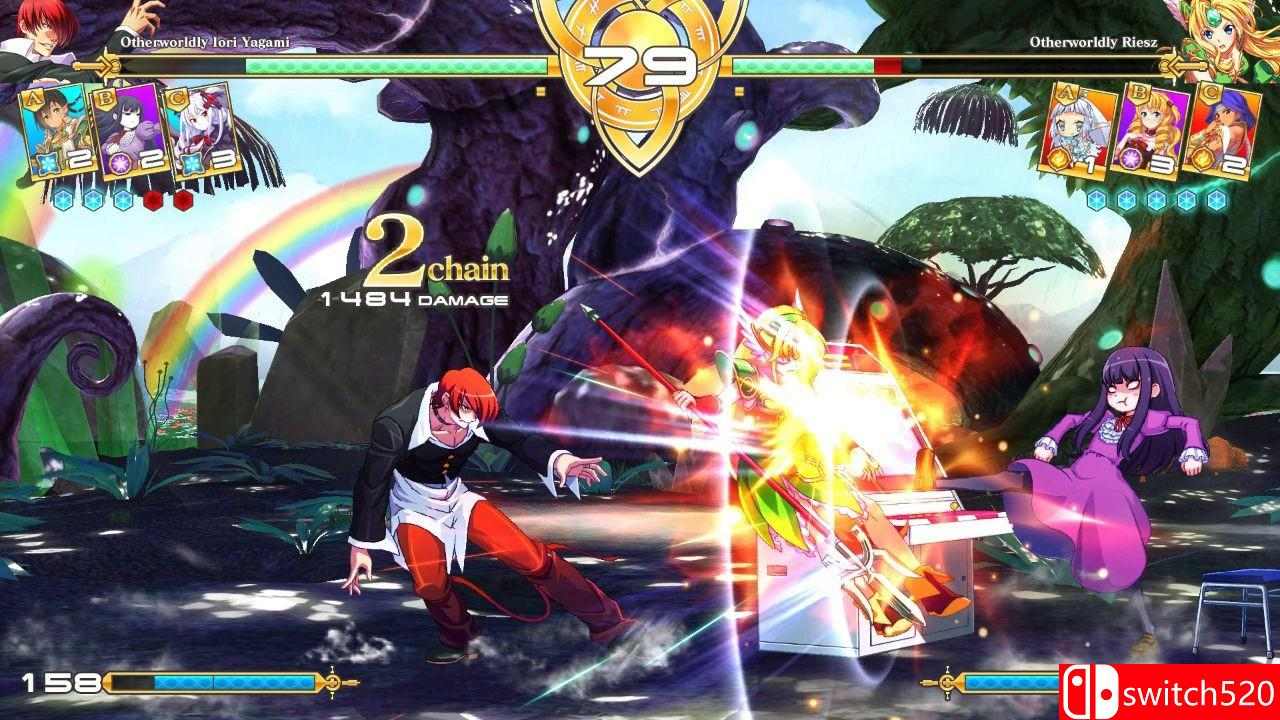This screenshot has height=720, width=1280.
Task: Toggle the last cyan hexagon under Riesz's cards
Action: 1217,199
